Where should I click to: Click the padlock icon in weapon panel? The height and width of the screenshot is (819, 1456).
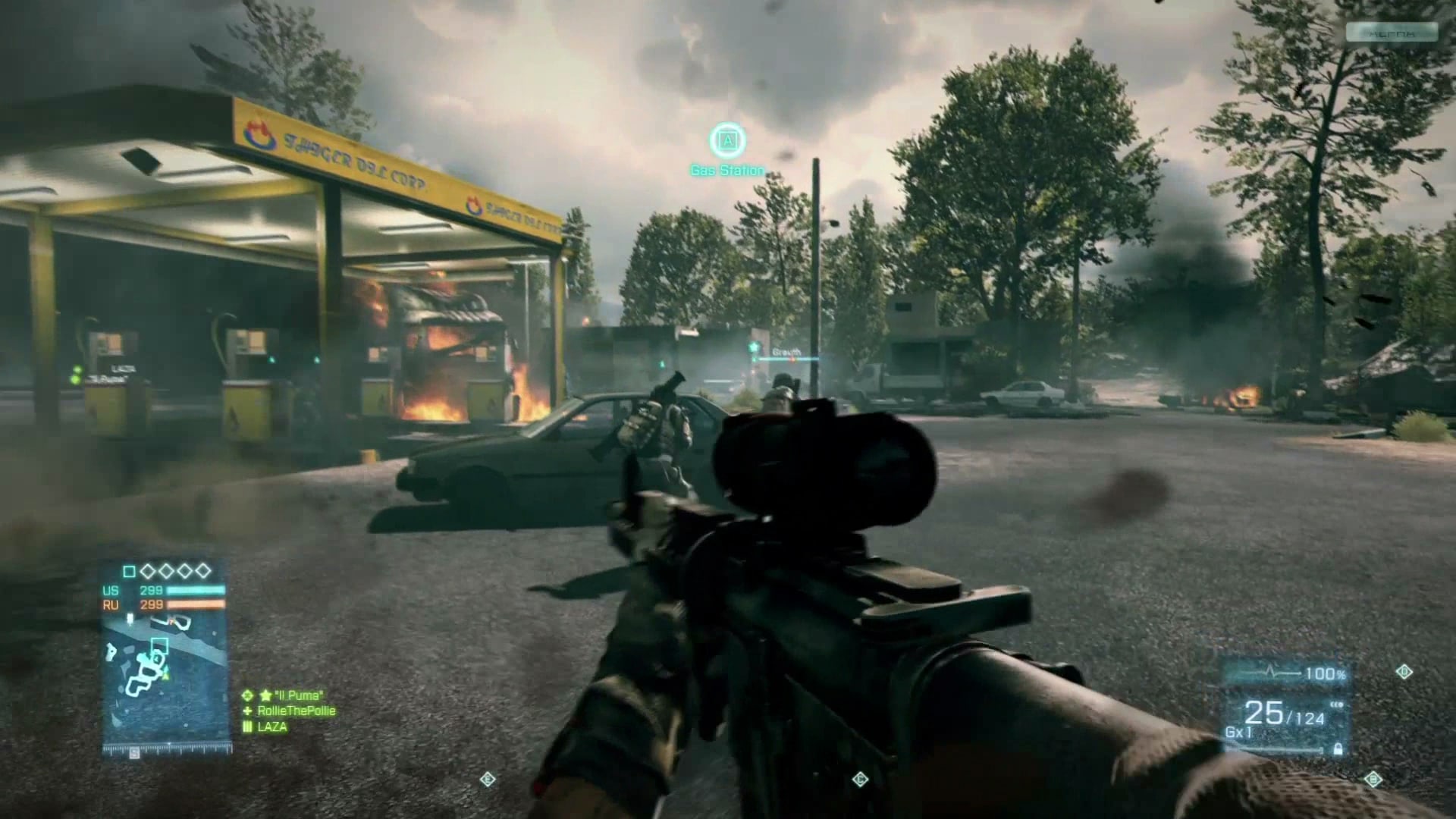1338,749
